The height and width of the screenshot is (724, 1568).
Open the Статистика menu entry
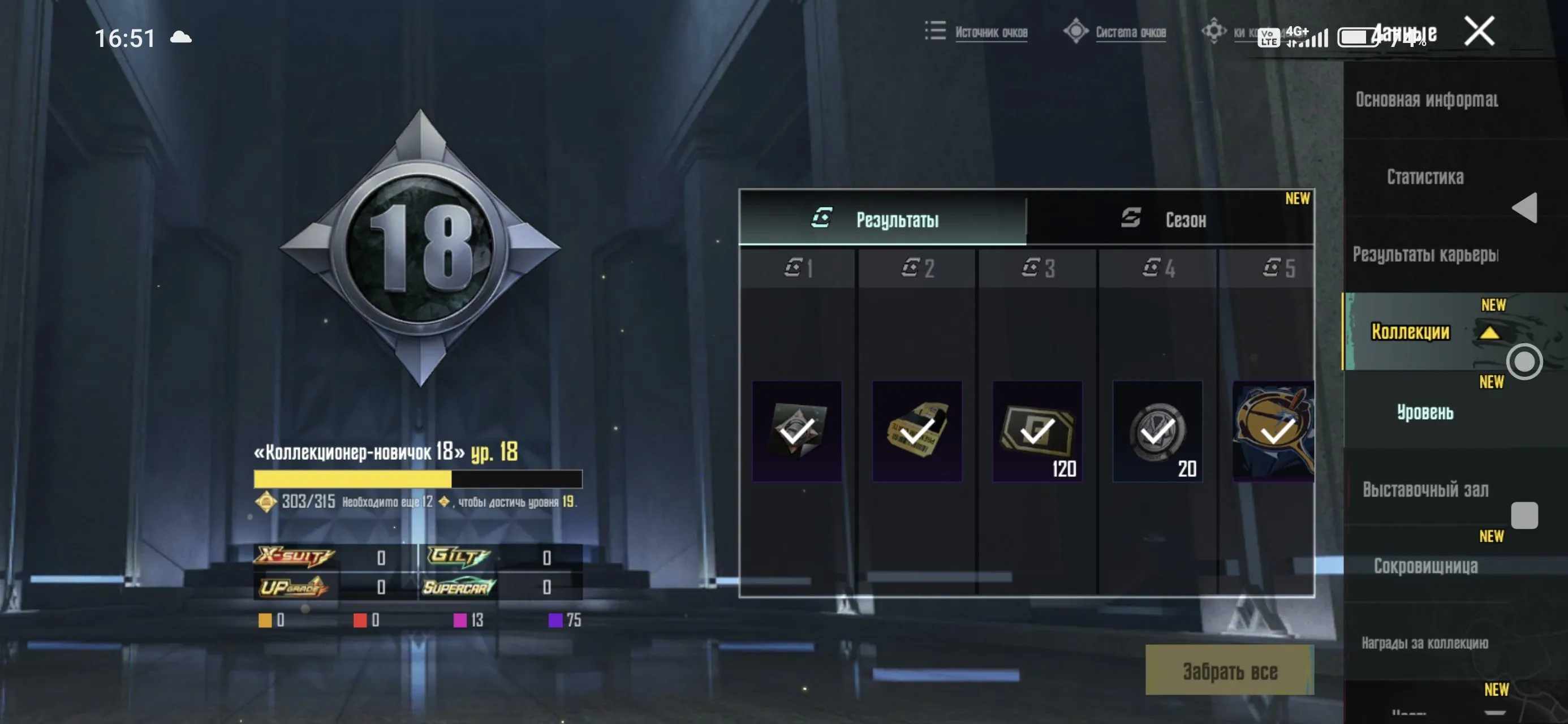1427,176
